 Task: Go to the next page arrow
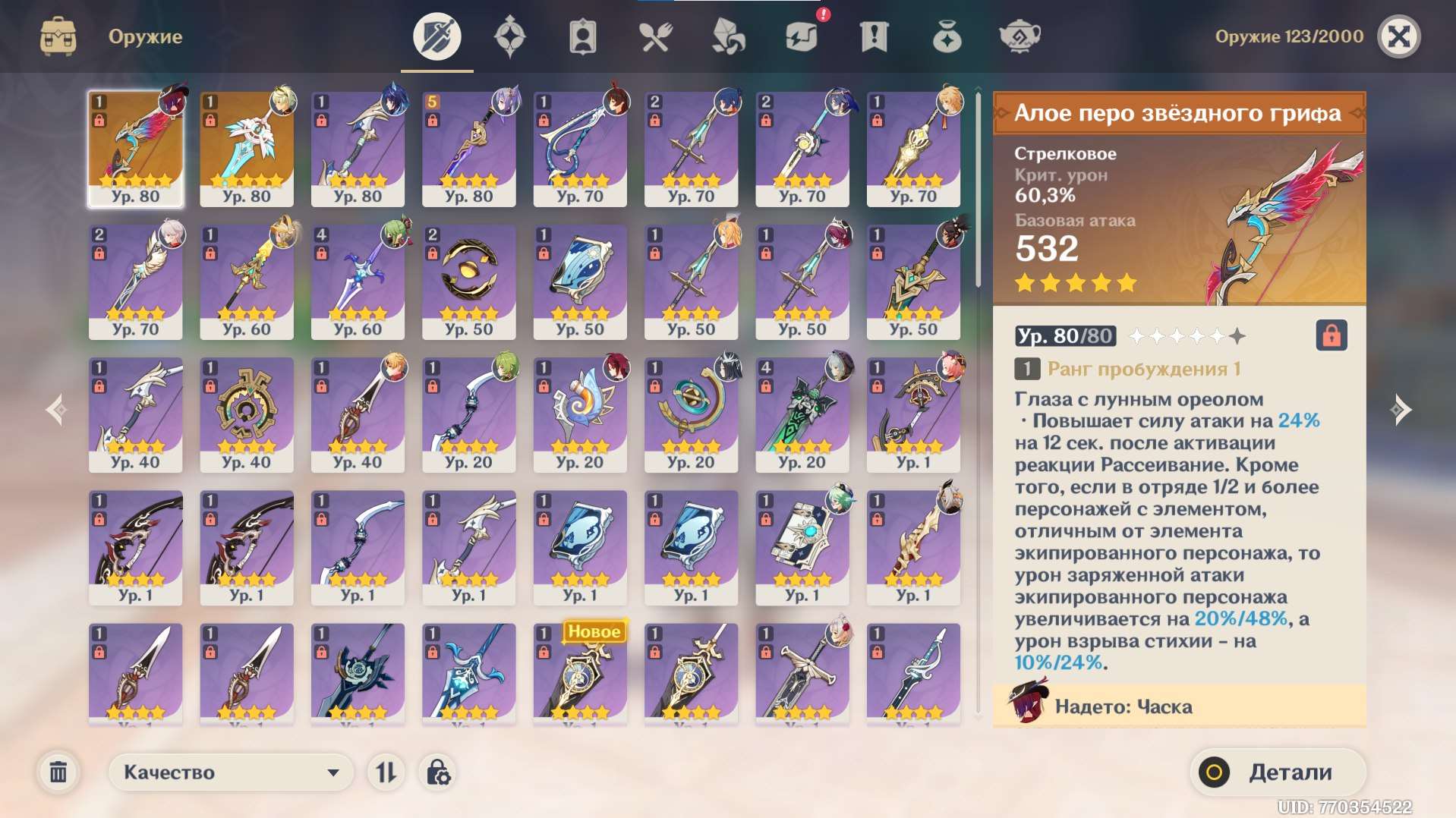tap(1401, 410)
